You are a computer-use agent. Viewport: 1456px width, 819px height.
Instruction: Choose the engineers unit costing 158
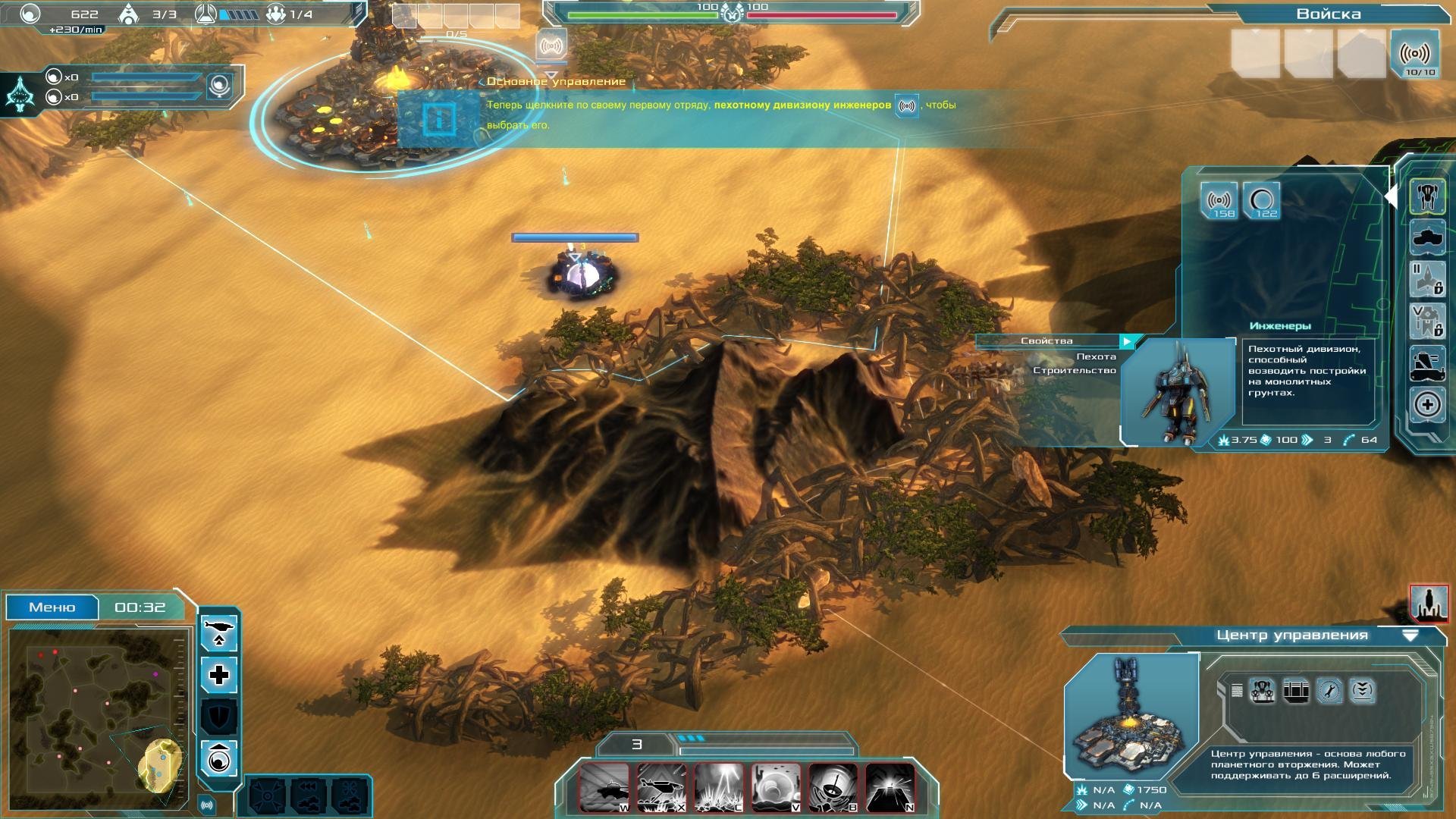(1219, 202)
